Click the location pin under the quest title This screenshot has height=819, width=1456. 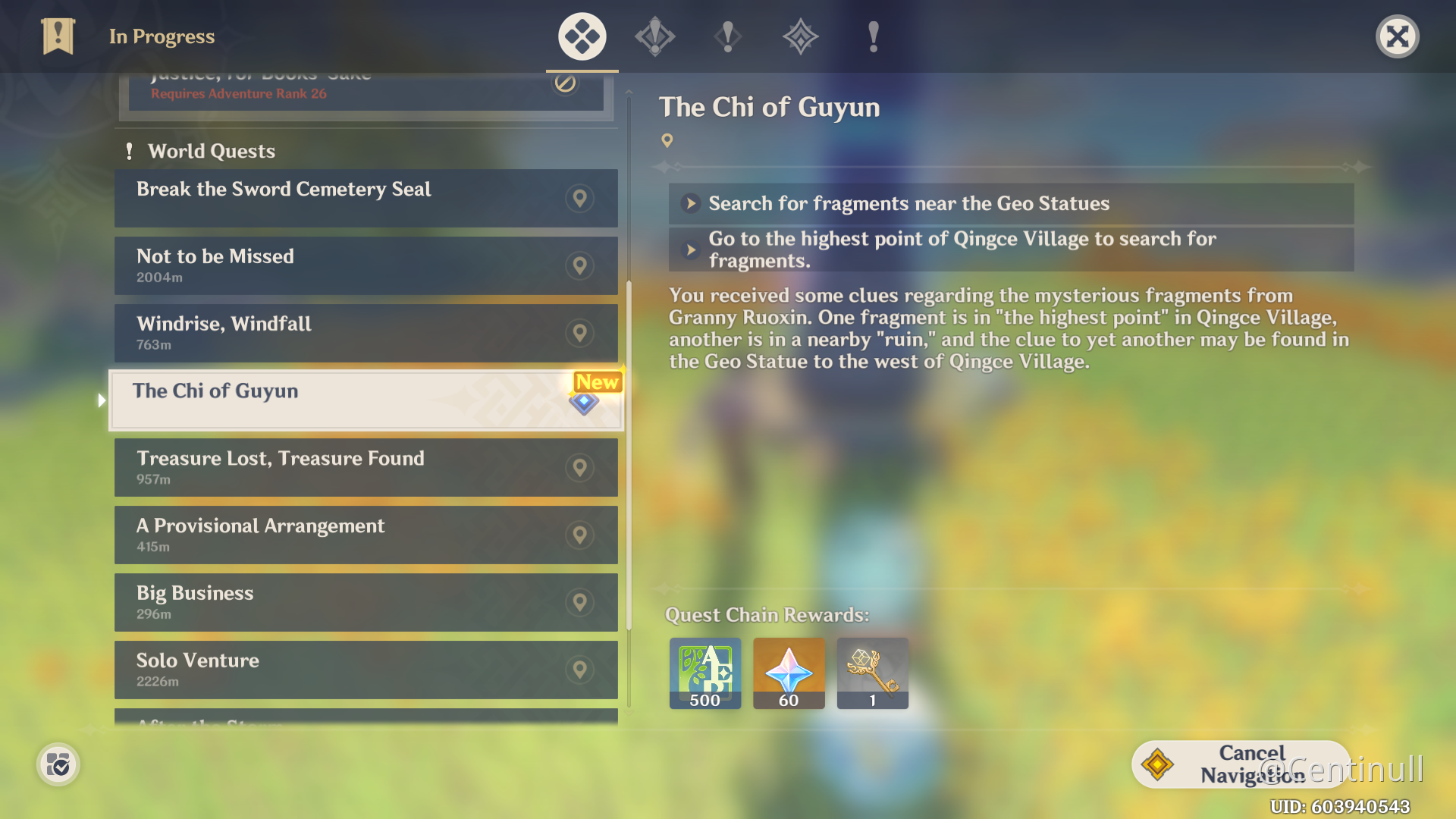tap(667, 140)
